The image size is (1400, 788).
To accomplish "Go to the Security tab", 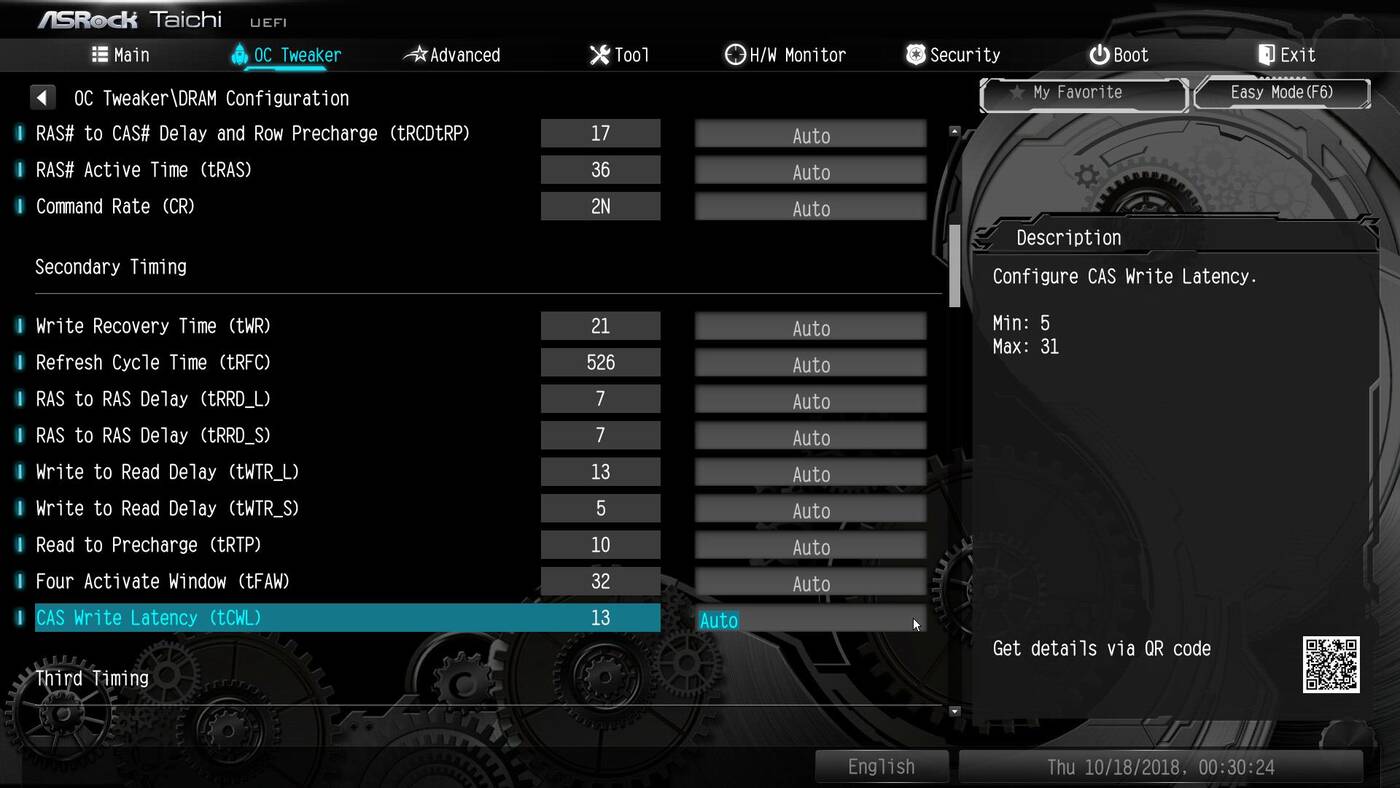I will point(952,55).
